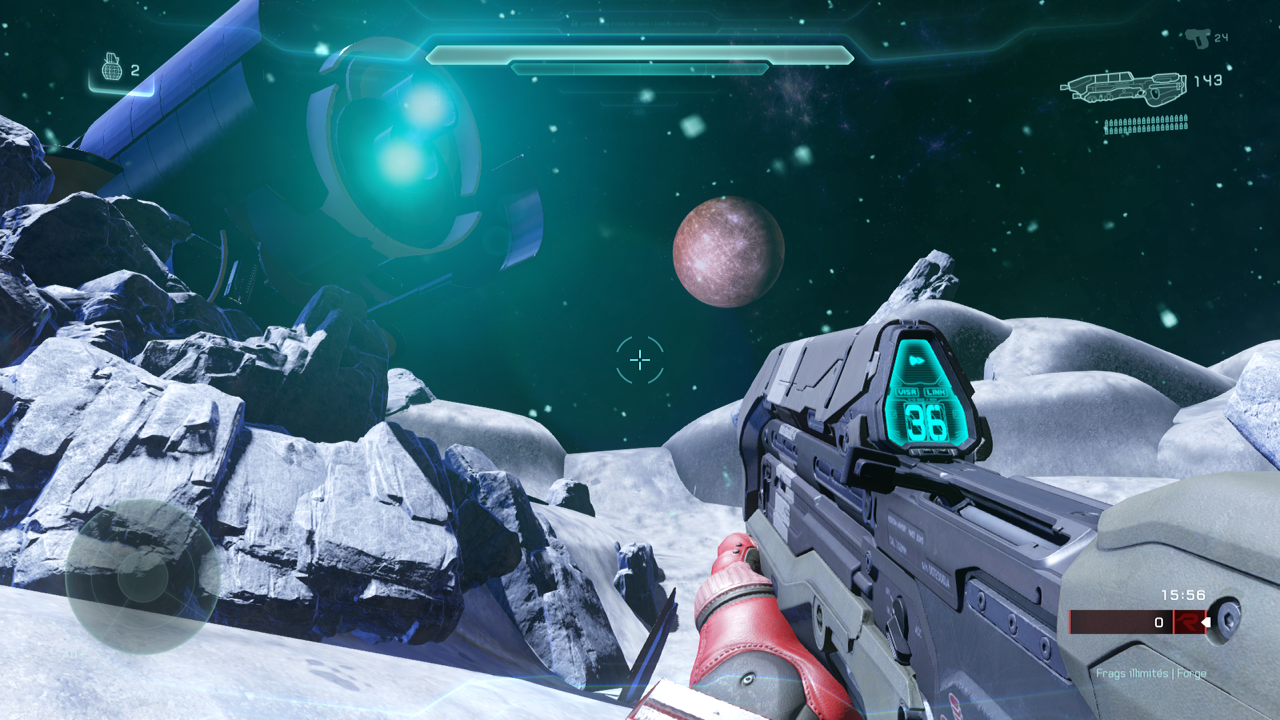Switch to the secondary pistol icon
Image resolution: width=1280 pixels, height=720 pixels.
tap(1196, 39)
